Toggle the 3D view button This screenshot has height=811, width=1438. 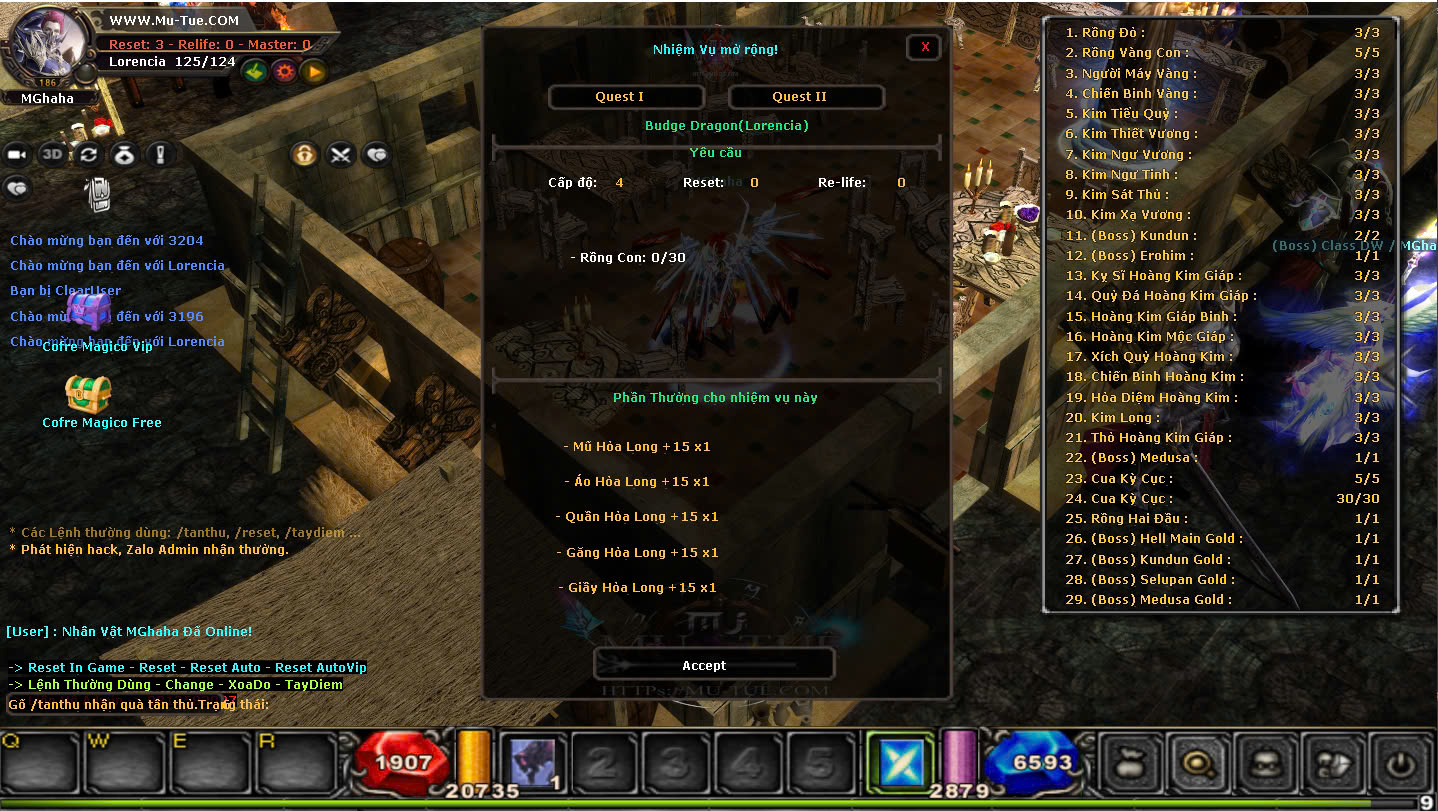click(x=52, y=154)
